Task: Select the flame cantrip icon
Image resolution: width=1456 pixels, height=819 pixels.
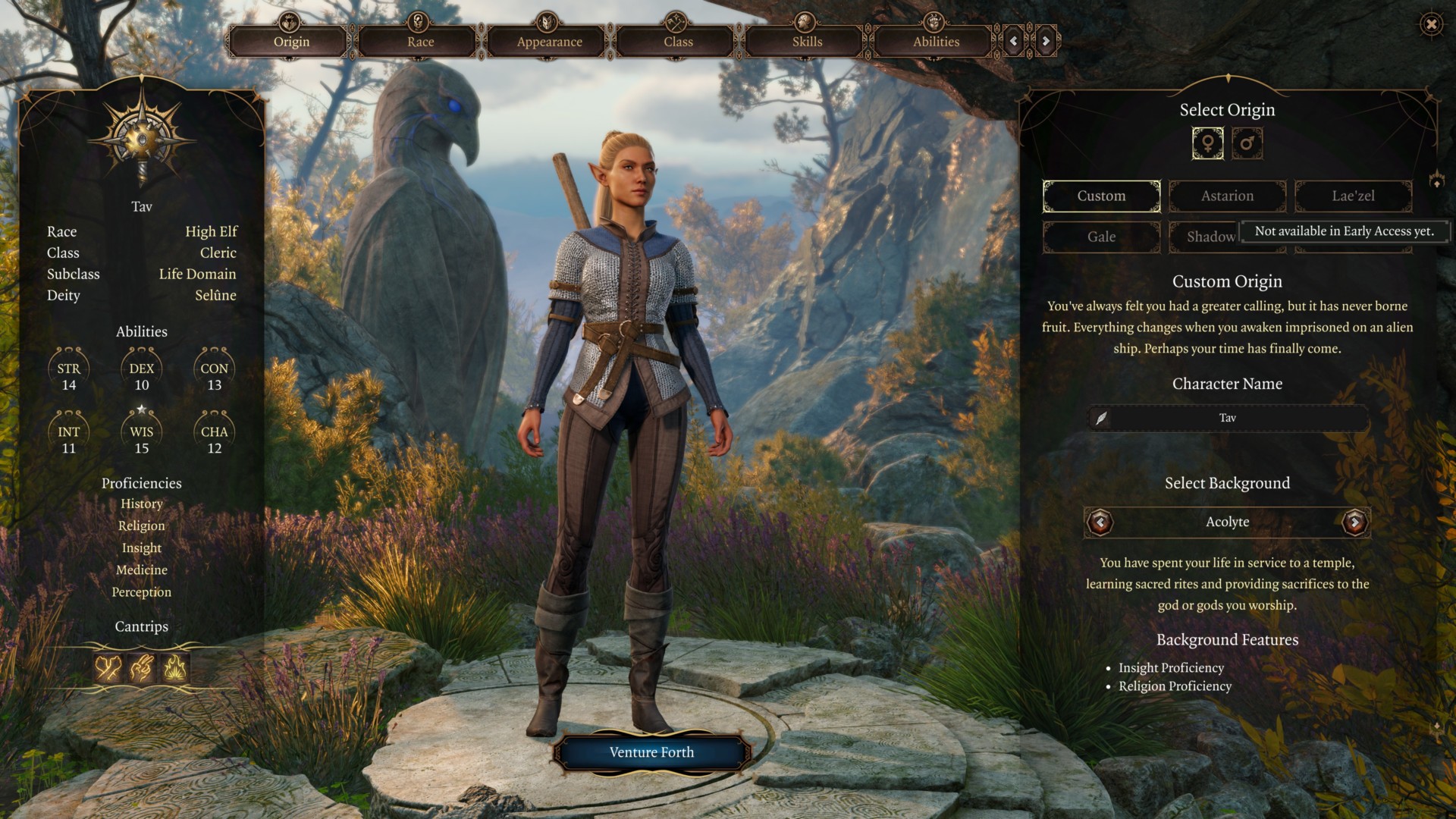Action: coord(175,668)
